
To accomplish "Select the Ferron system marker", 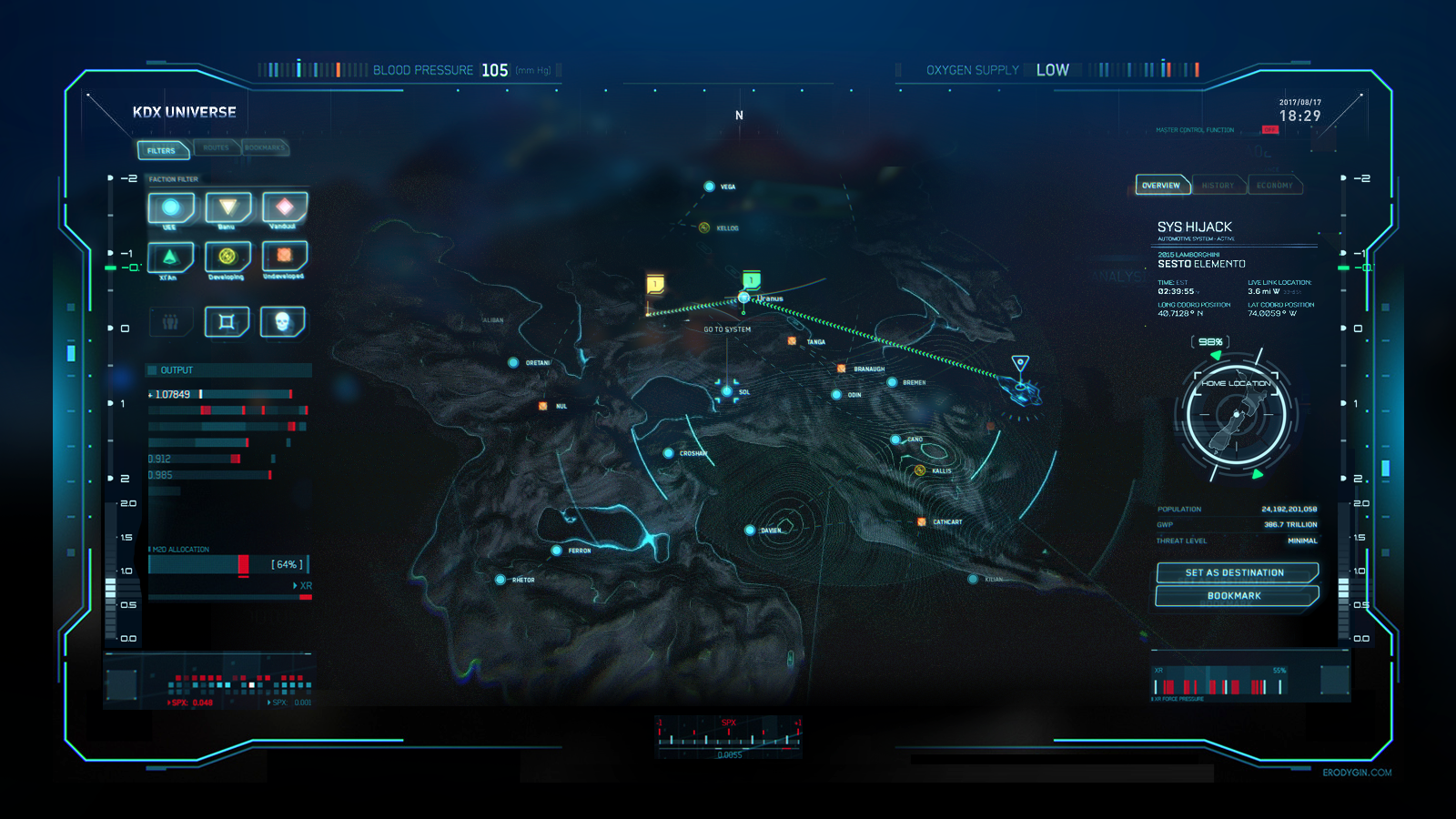I will tap(557, 551).
